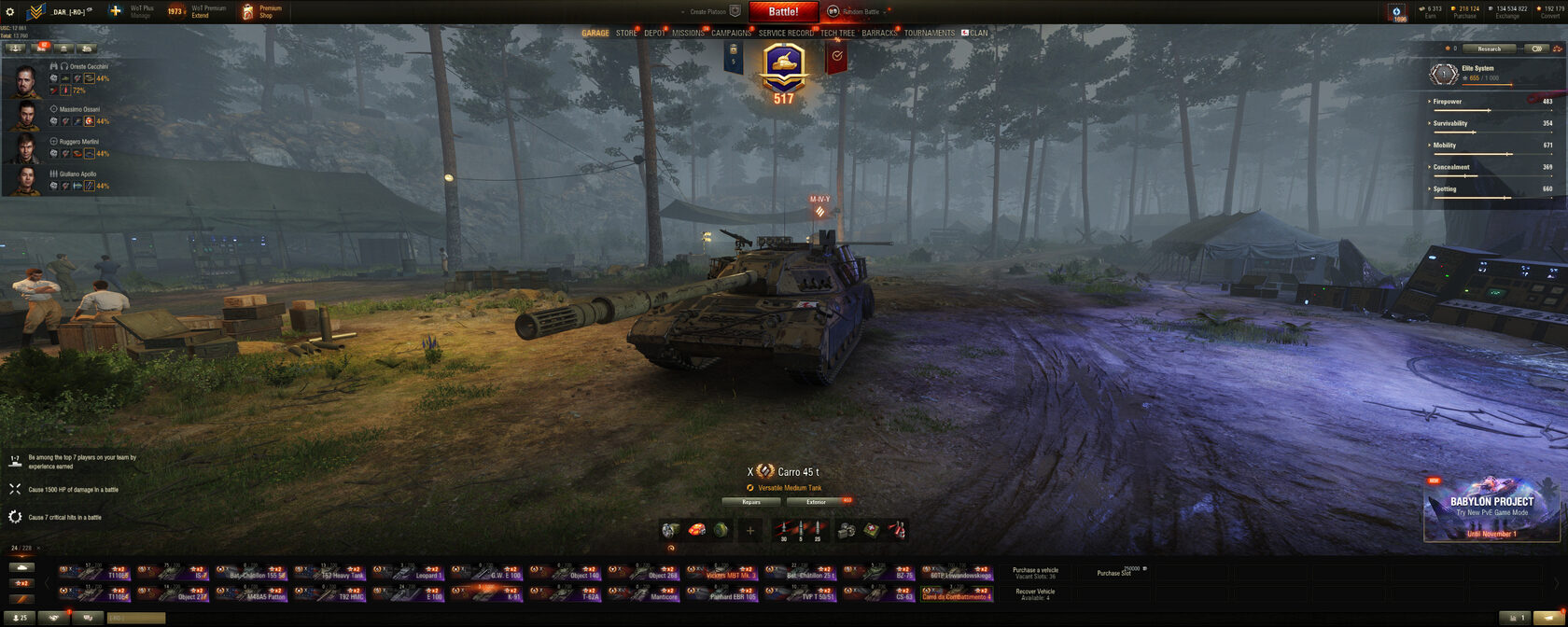Switch to the Store tab
Viewport: 1568px width, 627px height.
coord(626,33)
